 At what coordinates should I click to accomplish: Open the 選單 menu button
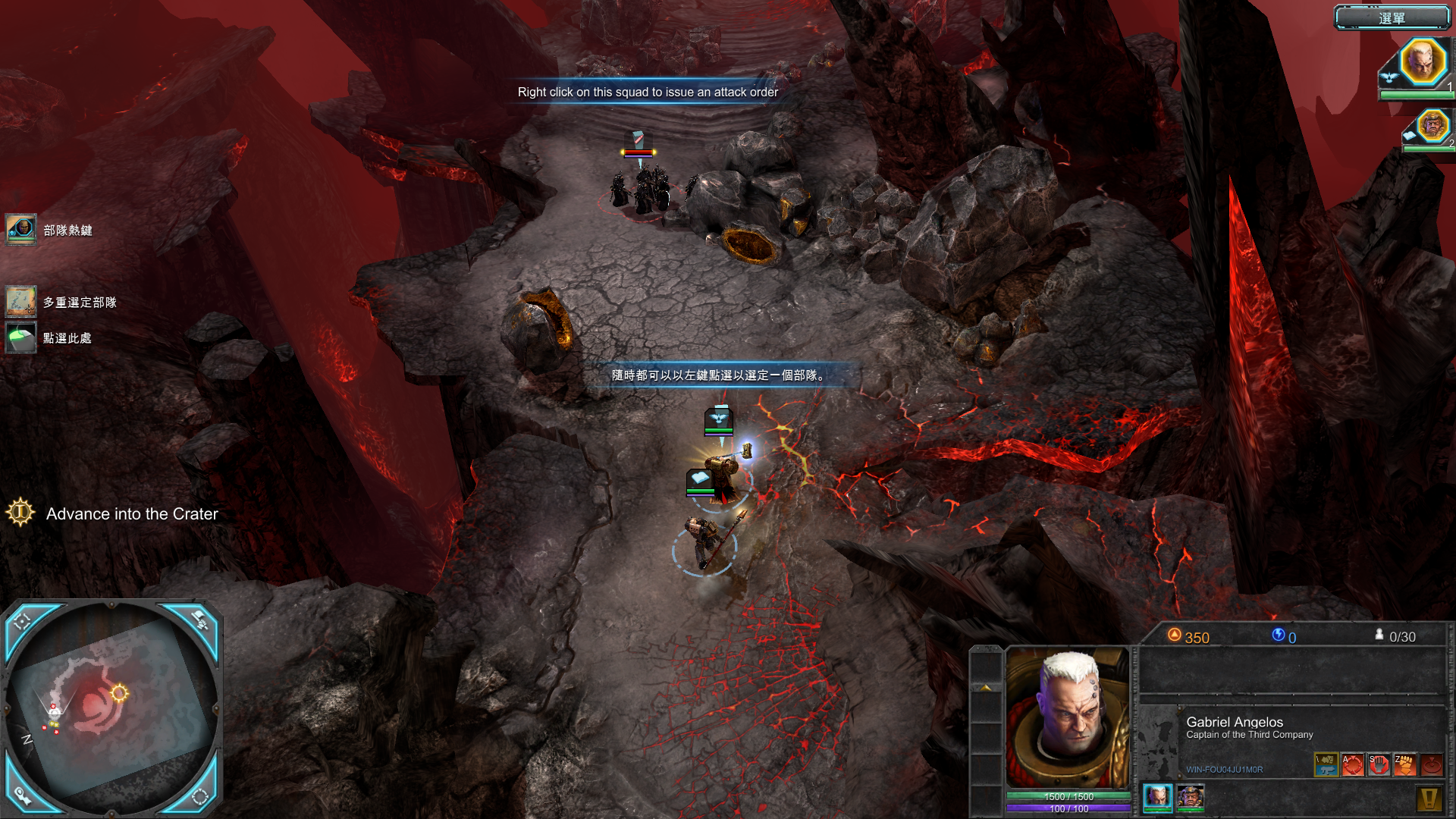(1392, 17)
